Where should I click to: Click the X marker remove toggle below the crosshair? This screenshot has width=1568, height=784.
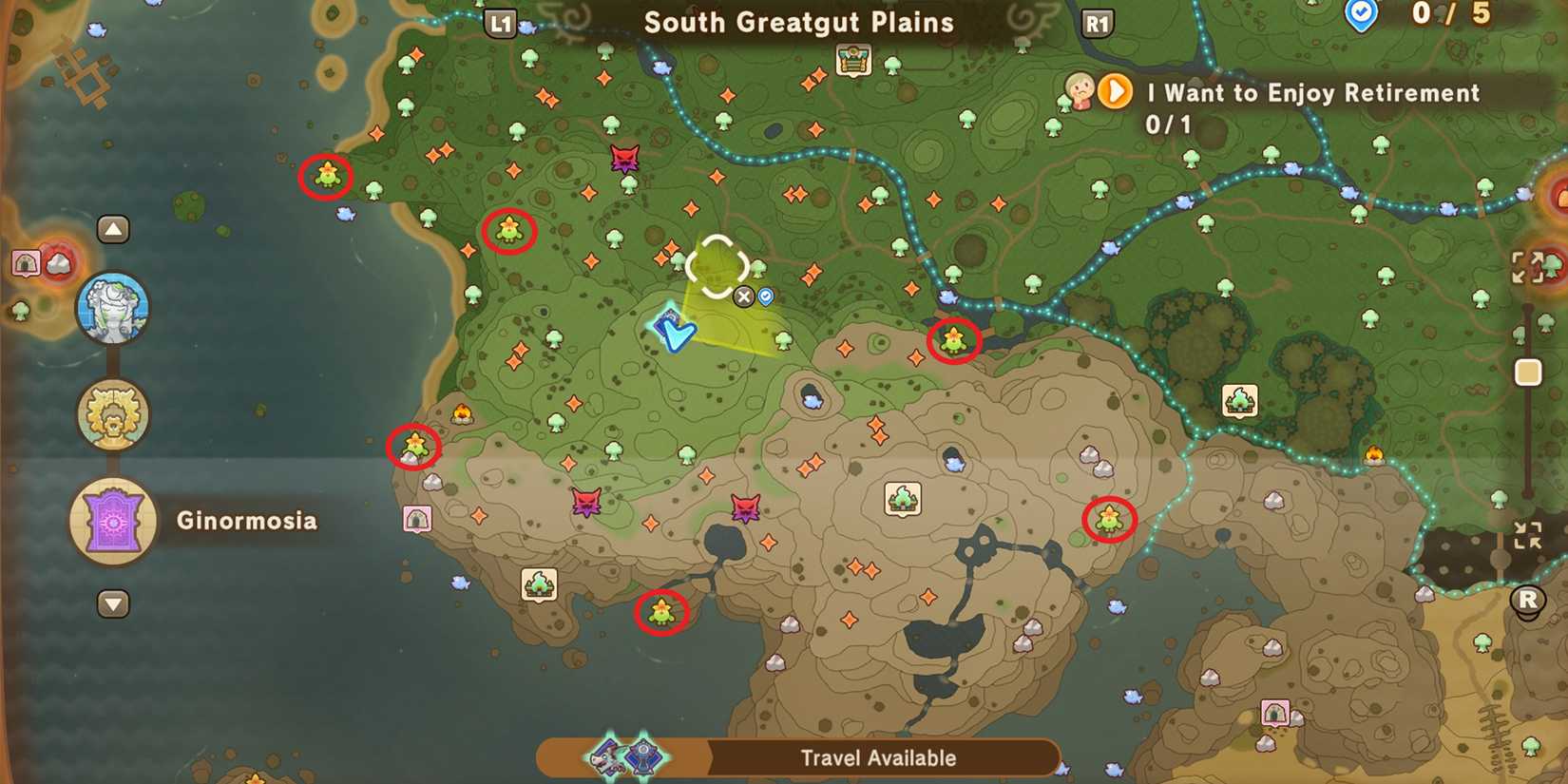pyautogui.click(x=743, y=296)
